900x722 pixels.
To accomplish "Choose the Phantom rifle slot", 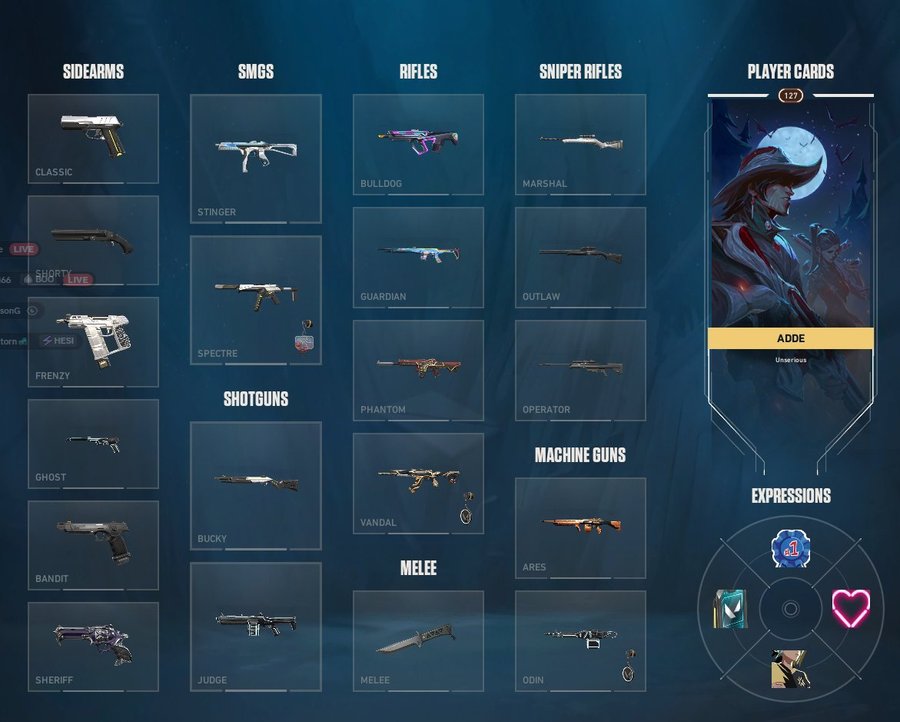I will [x=418, y=370].
